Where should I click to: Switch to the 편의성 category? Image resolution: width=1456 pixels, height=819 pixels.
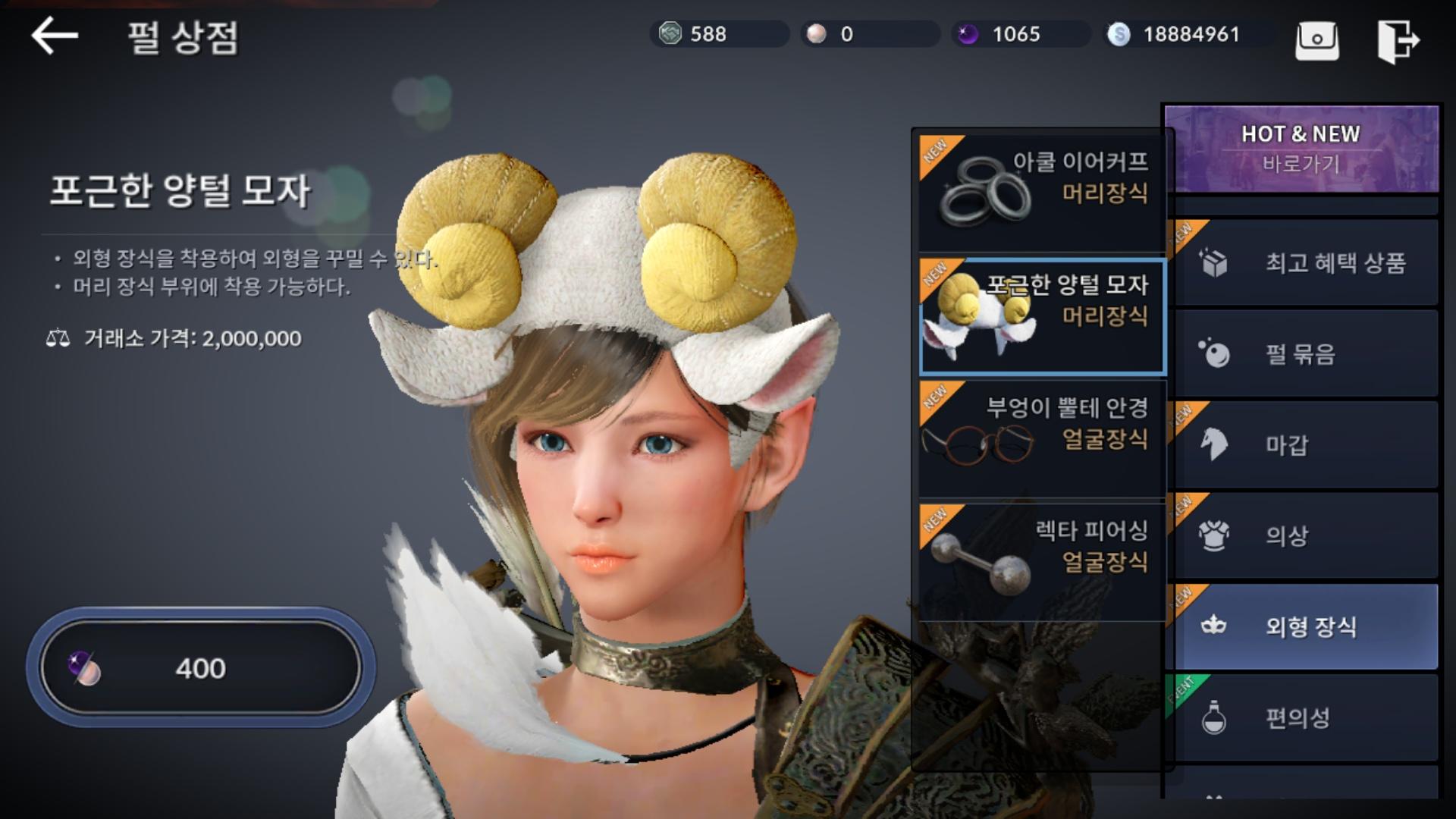click(x=1304, y=717)
